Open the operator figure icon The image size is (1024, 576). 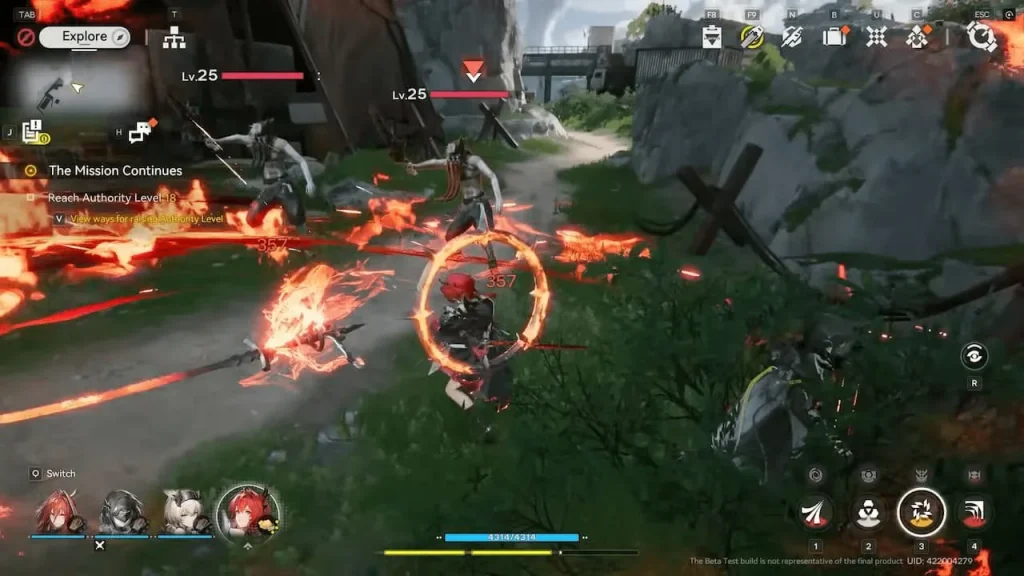917,37
